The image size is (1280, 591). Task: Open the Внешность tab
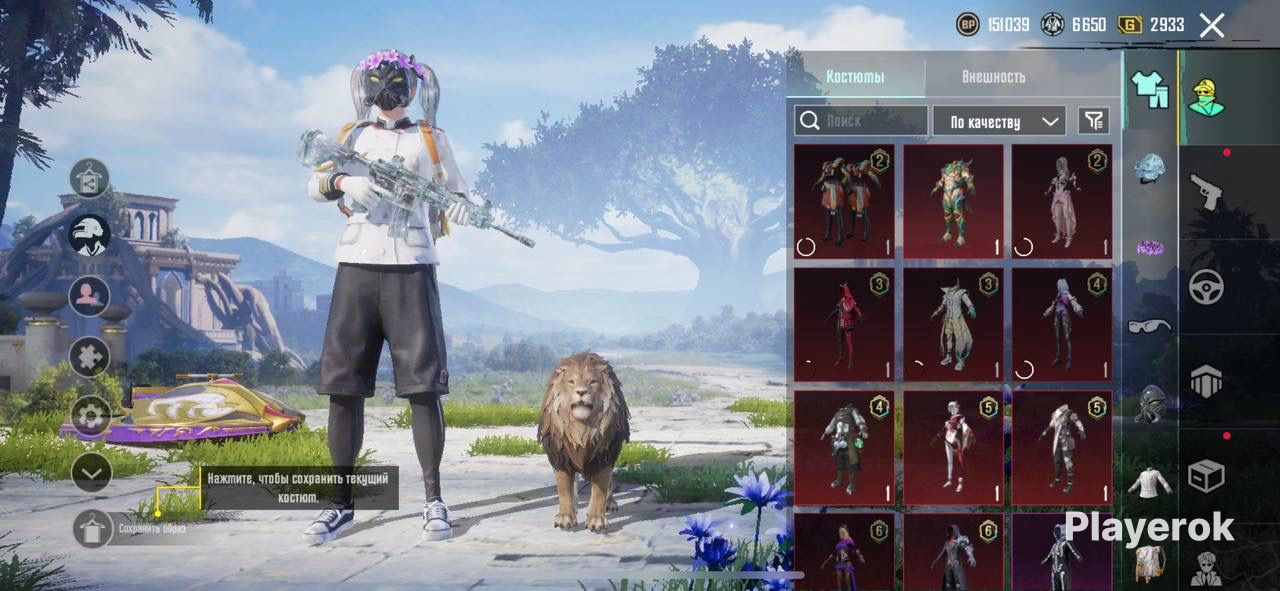993,77
